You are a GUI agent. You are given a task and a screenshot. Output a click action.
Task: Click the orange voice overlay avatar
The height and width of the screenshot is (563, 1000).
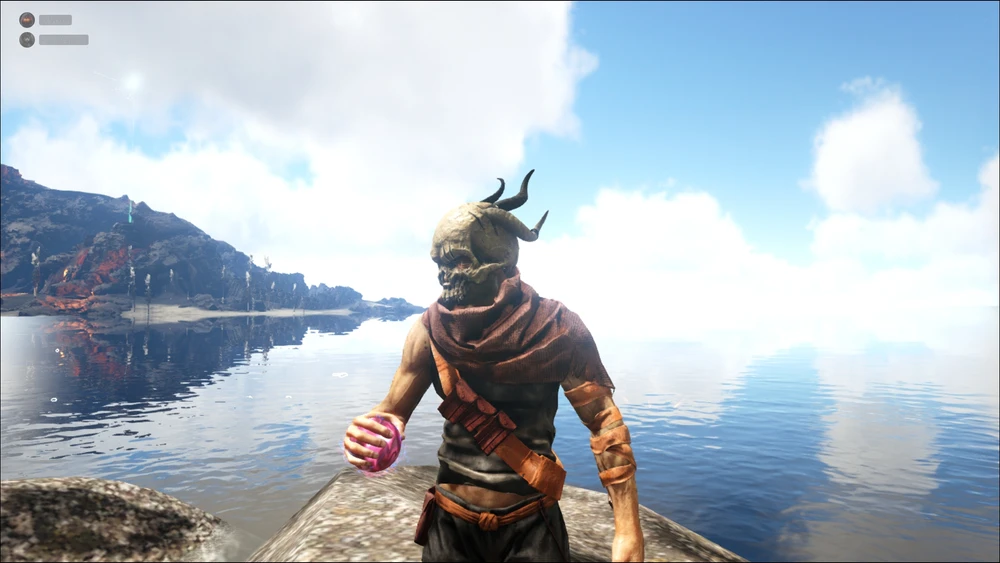(x=27, y=20)
